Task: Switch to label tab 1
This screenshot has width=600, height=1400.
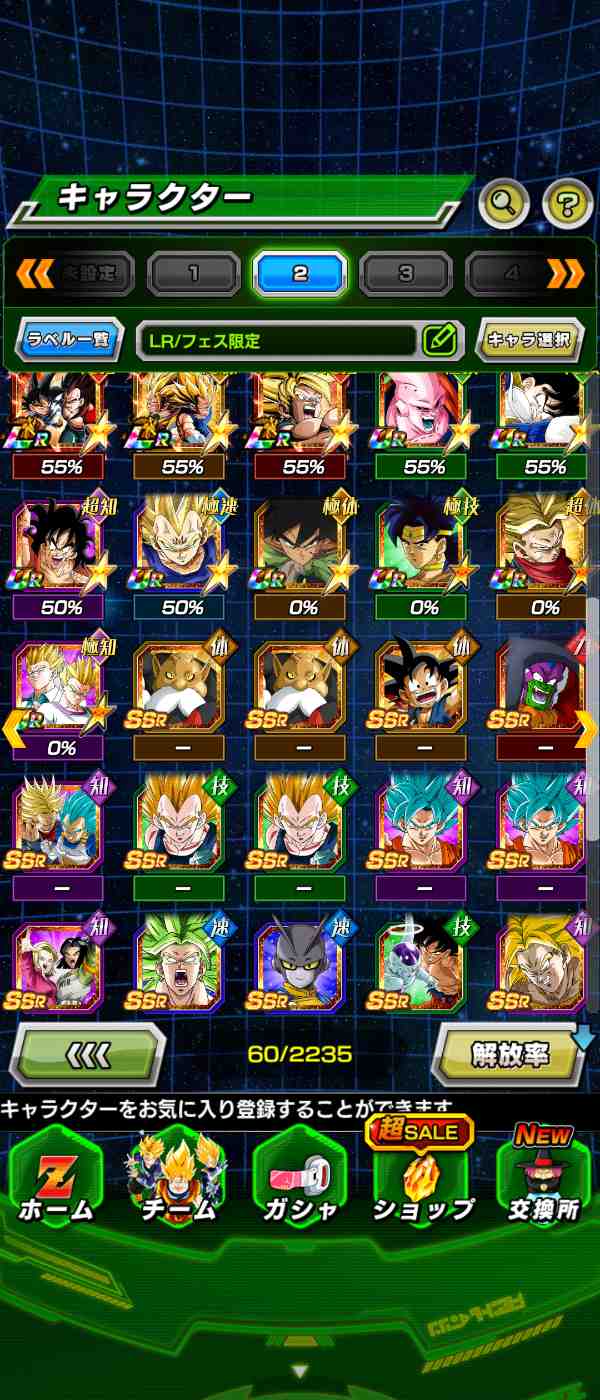Action: 193,273
